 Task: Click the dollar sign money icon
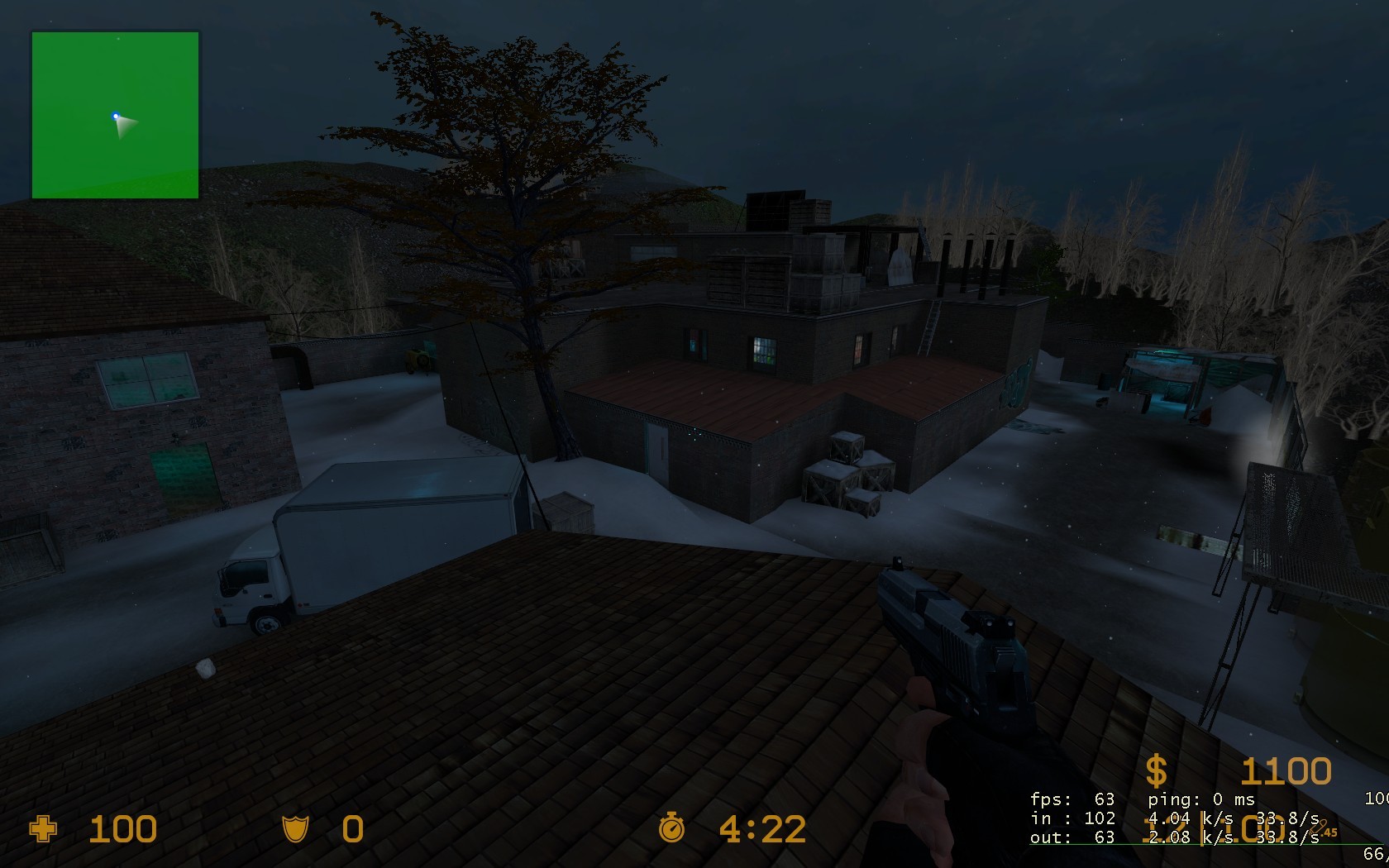tap(1157, 770)
